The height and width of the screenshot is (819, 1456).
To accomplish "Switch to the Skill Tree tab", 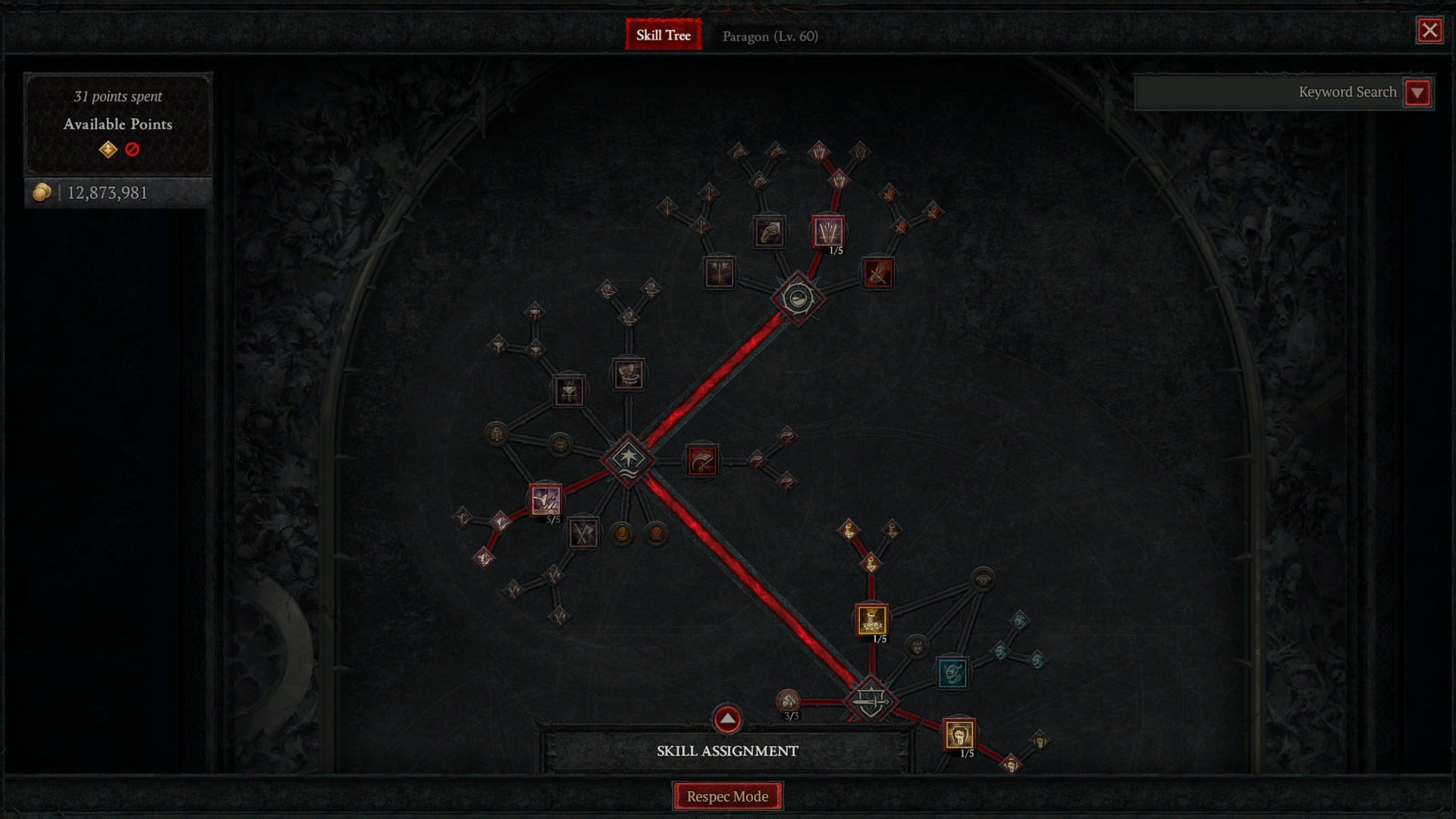I will pyautogui.click(x=663, y=35).
